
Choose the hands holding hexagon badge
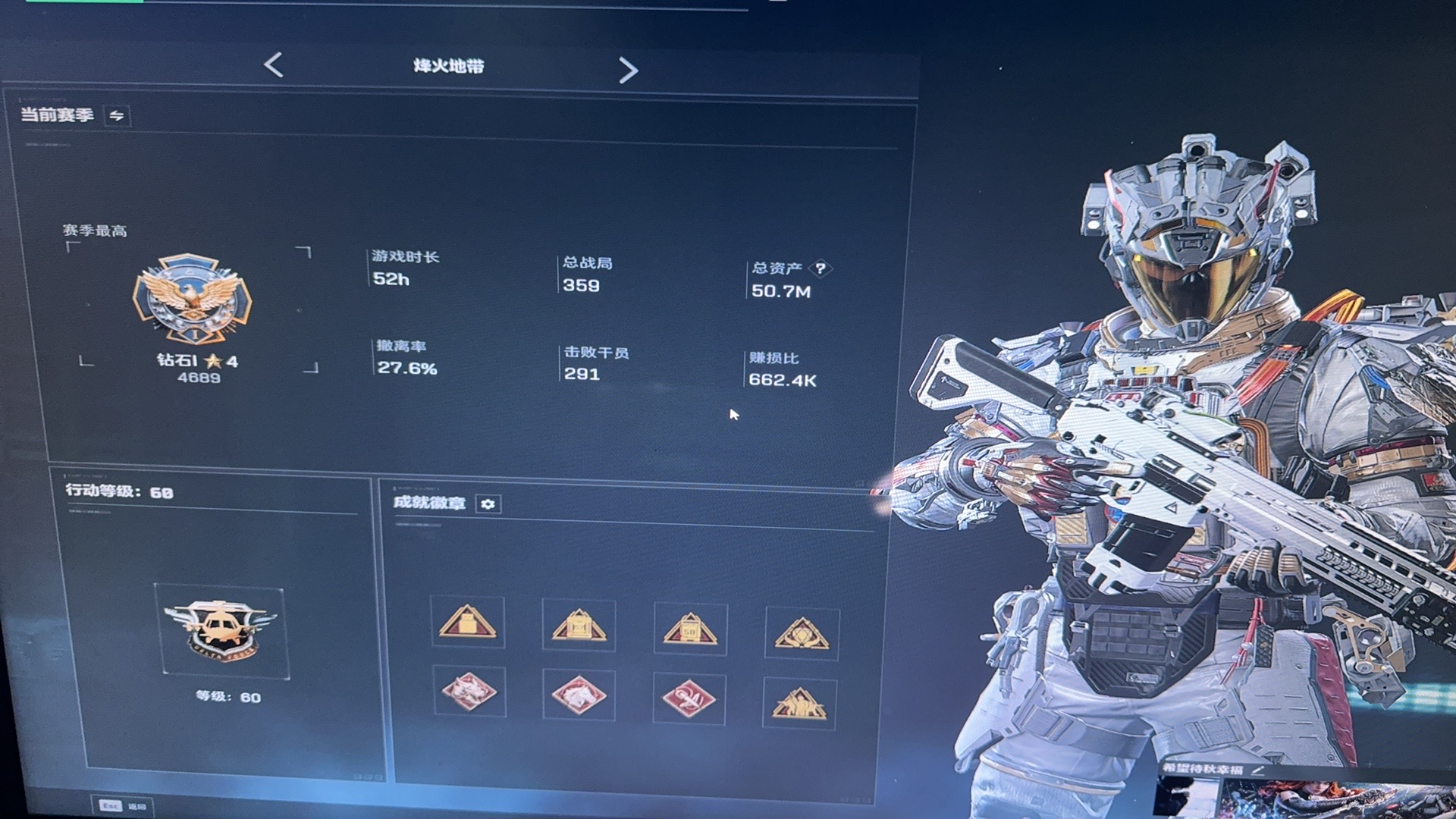802,633
